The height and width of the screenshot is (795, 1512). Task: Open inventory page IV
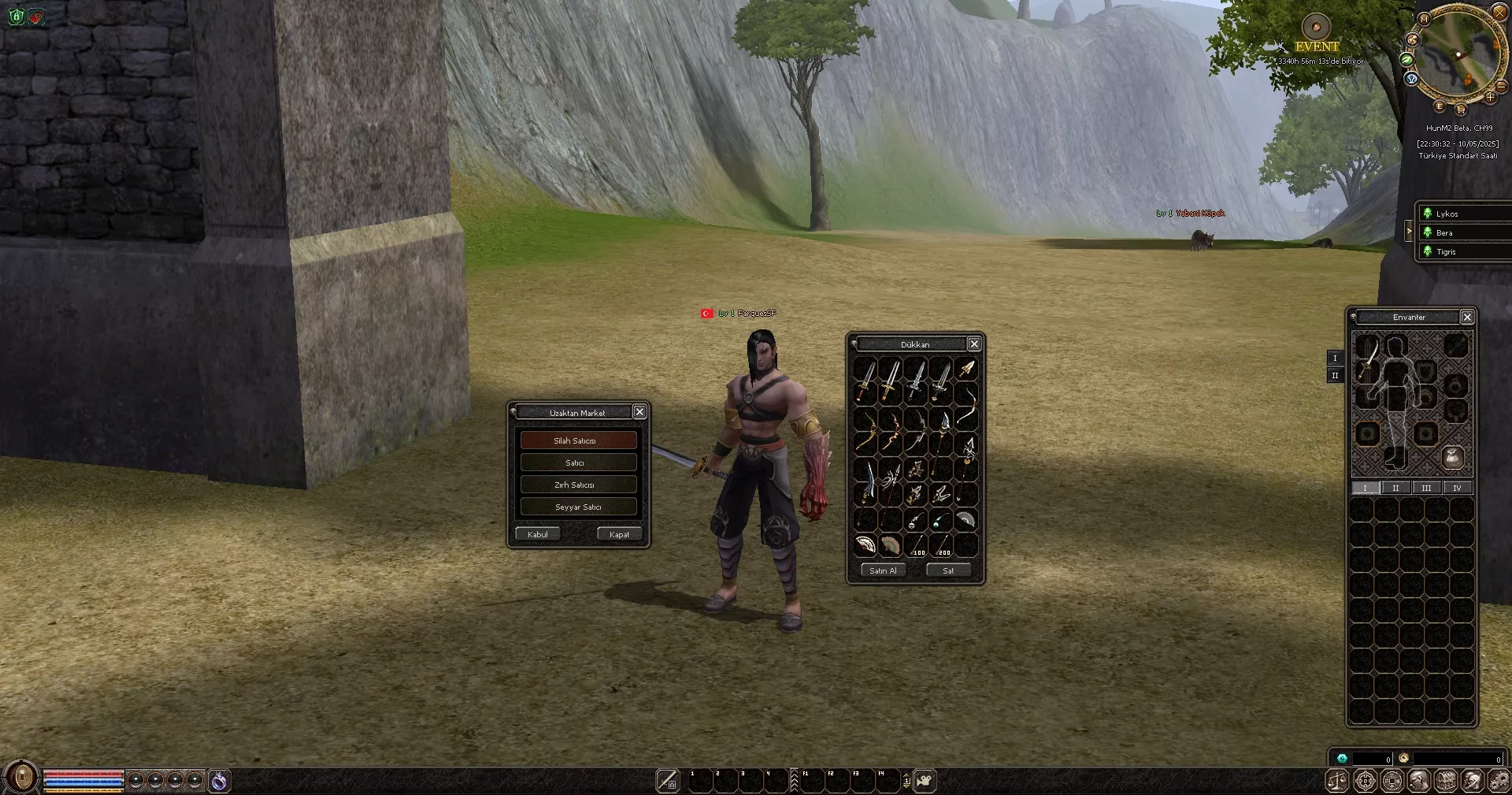(x=1457, y=488)
